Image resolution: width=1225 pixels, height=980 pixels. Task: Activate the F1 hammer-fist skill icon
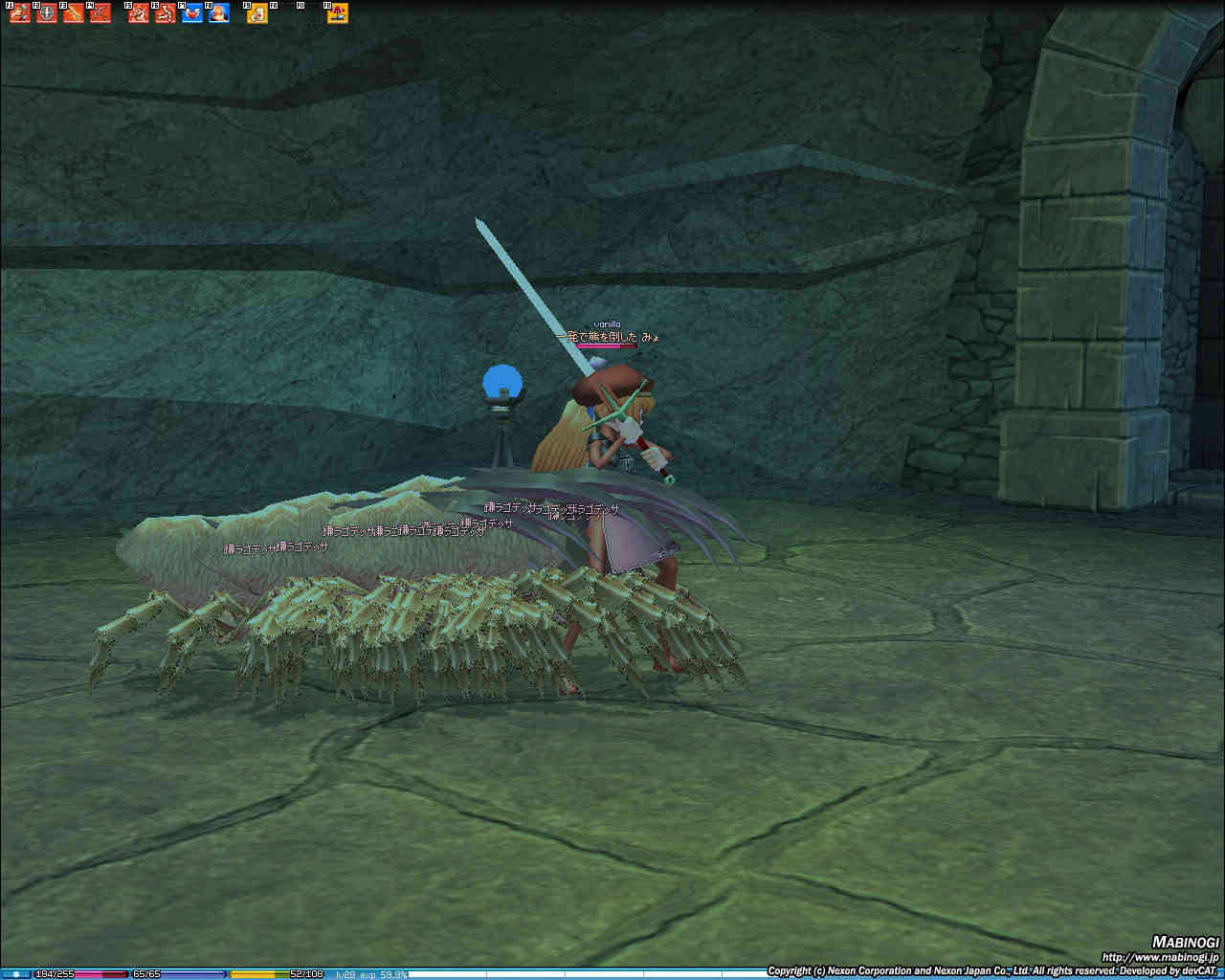coord(20,13)
